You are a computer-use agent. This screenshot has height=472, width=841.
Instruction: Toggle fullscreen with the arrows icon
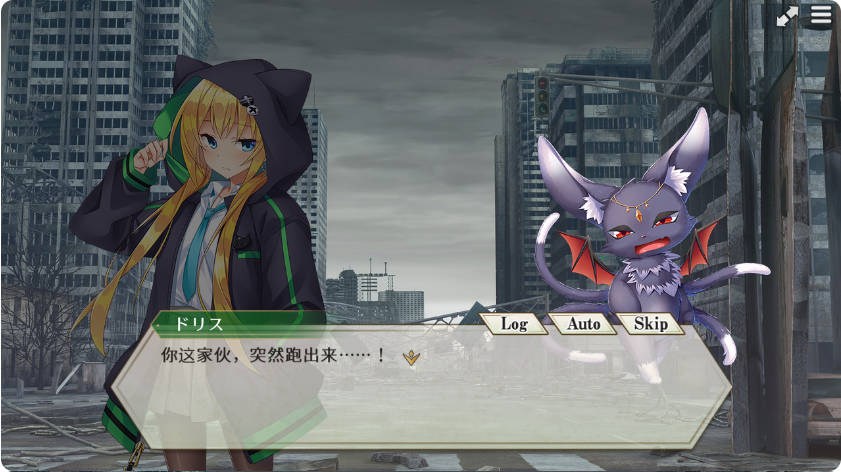(788, 16)
